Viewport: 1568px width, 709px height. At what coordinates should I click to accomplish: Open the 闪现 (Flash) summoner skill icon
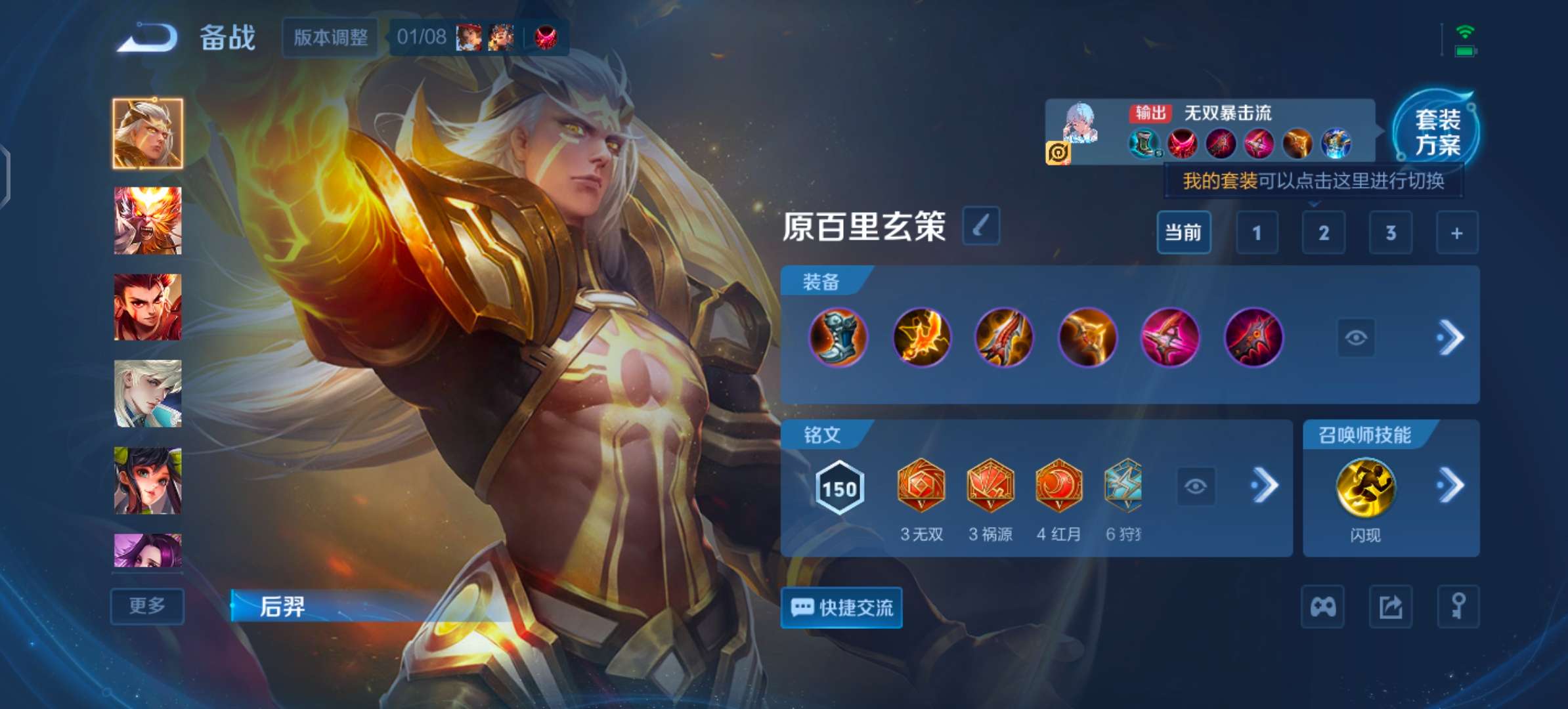[x=1370, y=486]
